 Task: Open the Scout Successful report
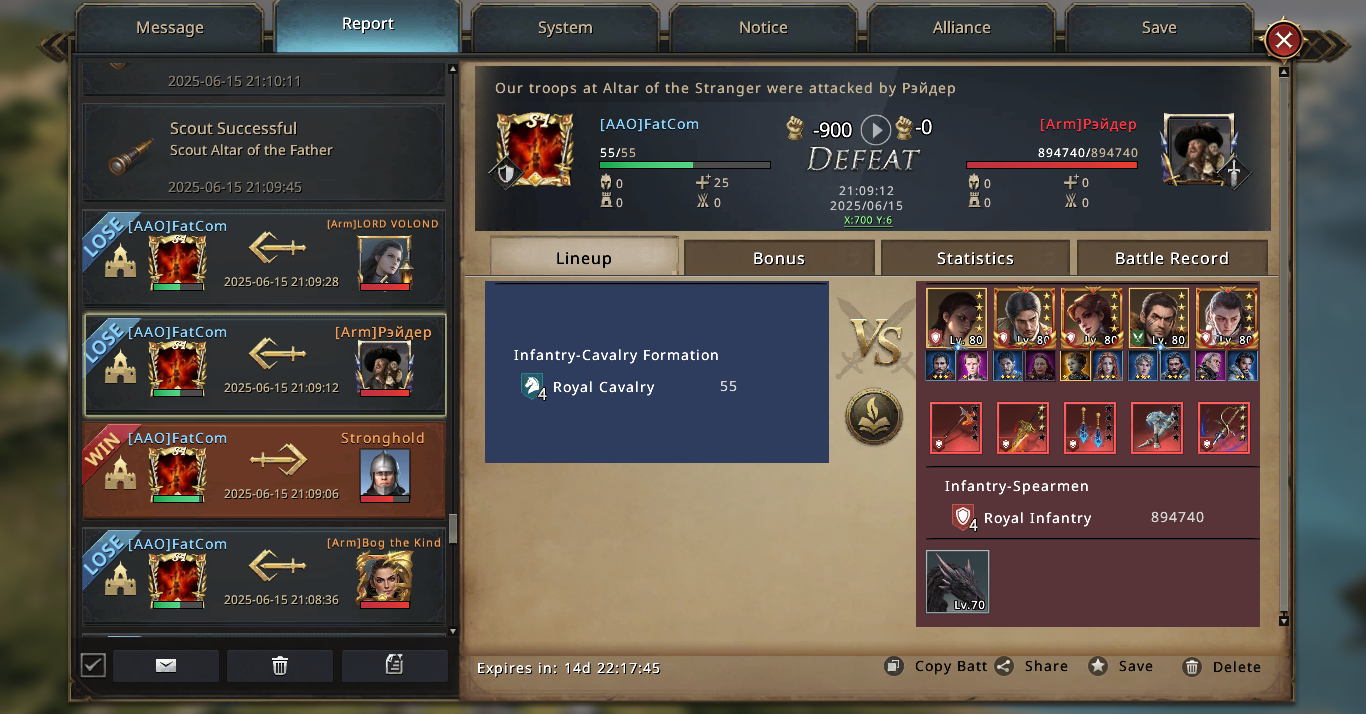pos(264,152)
